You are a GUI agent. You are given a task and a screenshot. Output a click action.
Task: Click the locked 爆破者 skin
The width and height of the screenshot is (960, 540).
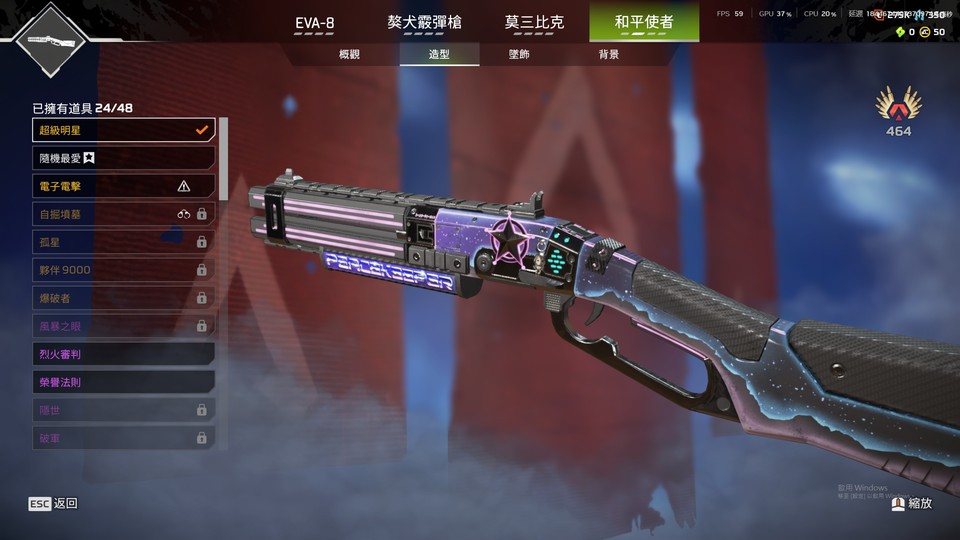click(124, 298)
